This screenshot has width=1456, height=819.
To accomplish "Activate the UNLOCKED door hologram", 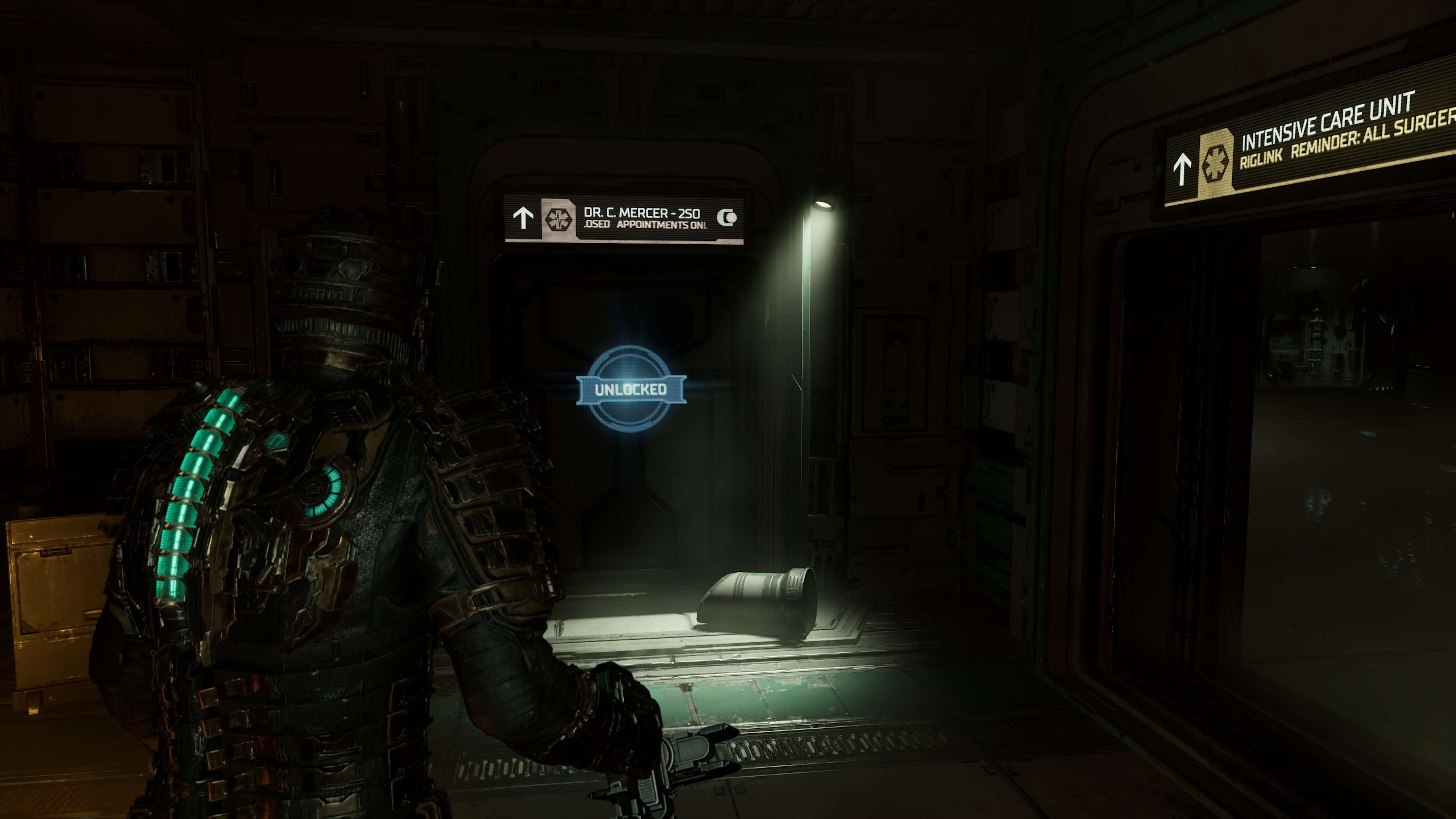I will (631, 389).
